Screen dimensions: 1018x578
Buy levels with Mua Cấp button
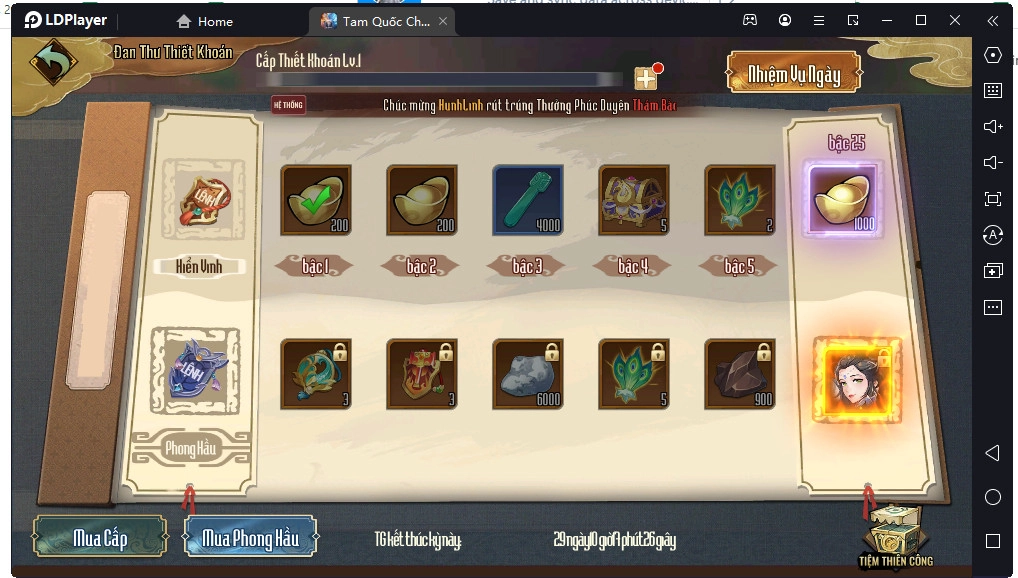click(100, 538)
